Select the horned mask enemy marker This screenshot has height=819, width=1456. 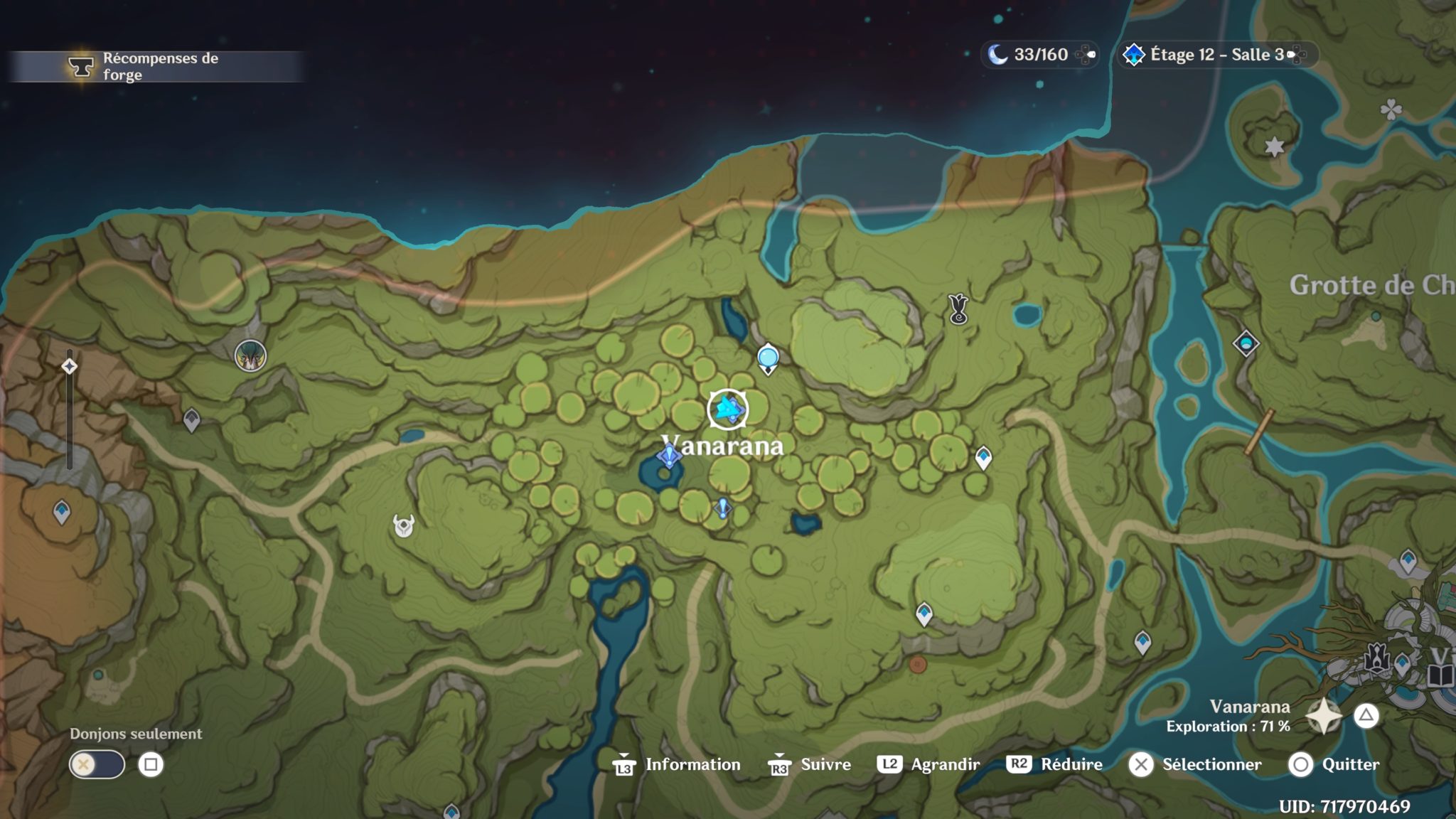click(x=404, y=526)
